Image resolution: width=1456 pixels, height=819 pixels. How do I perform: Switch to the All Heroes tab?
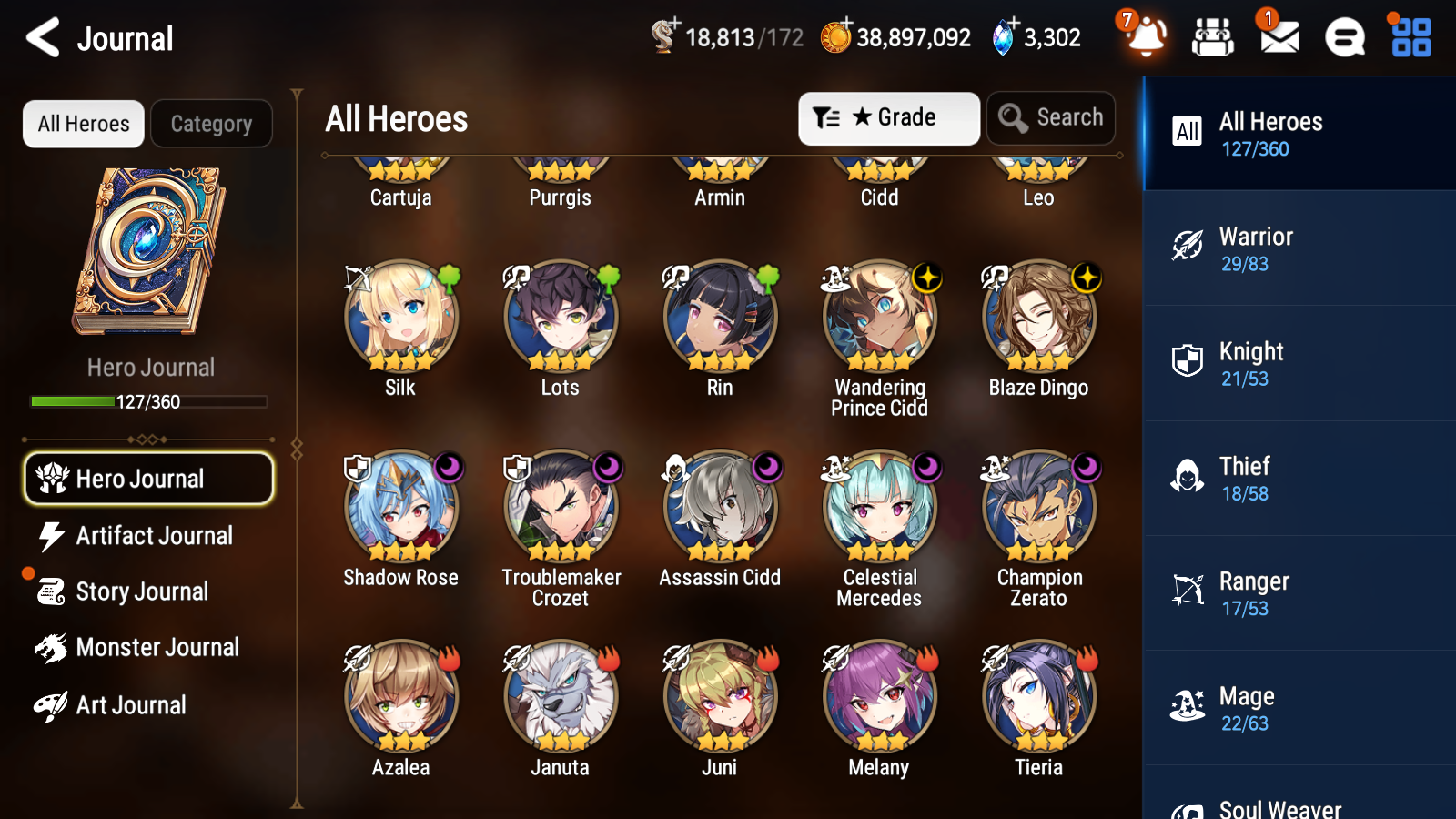pyautogui.click(x=82, y=124)
